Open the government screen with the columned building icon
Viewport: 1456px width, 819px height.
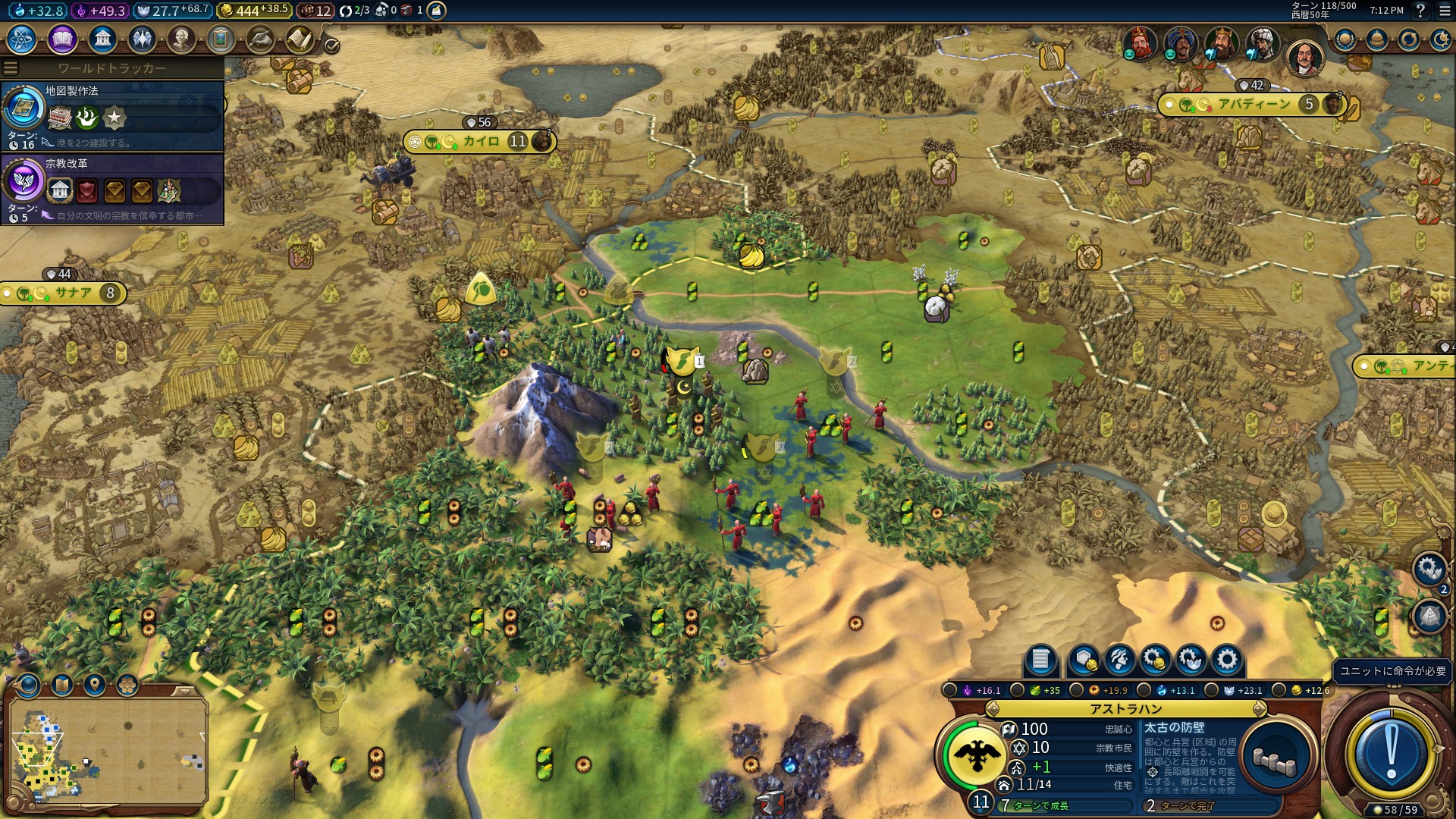coord(102,39)
